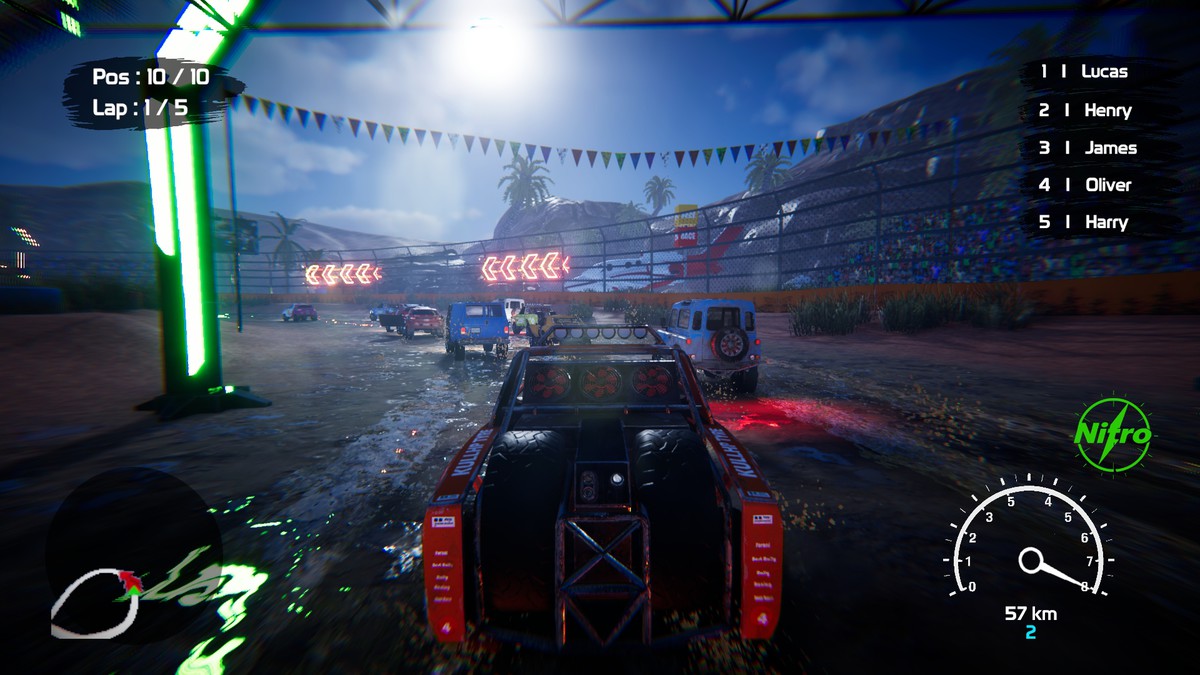Activate the green Nitro boost icon
Screen dimensions: 1200x675
1112,435
